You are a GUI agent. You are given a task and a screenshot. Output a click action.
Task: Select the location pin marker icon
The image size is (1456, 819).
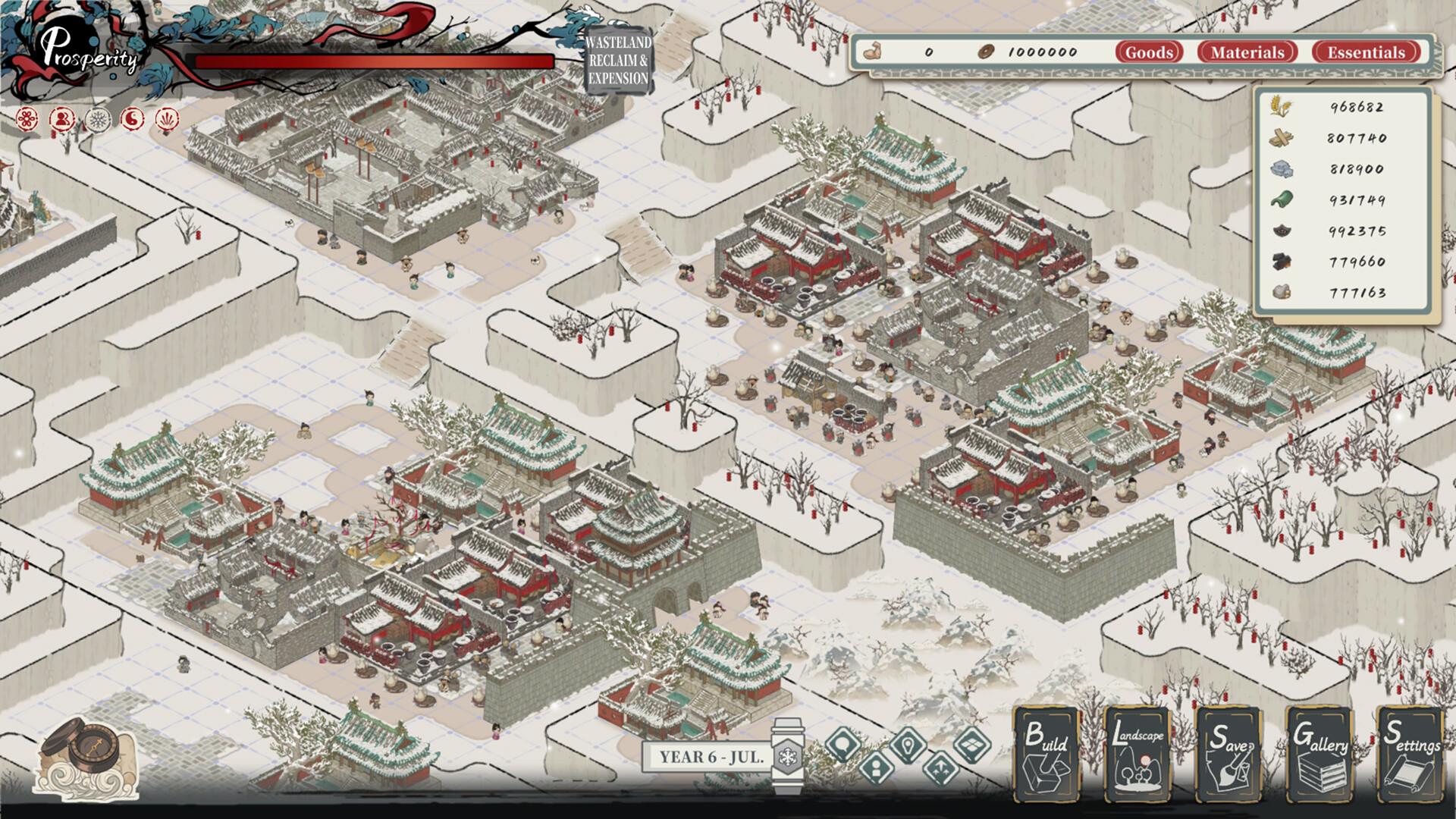907,745
